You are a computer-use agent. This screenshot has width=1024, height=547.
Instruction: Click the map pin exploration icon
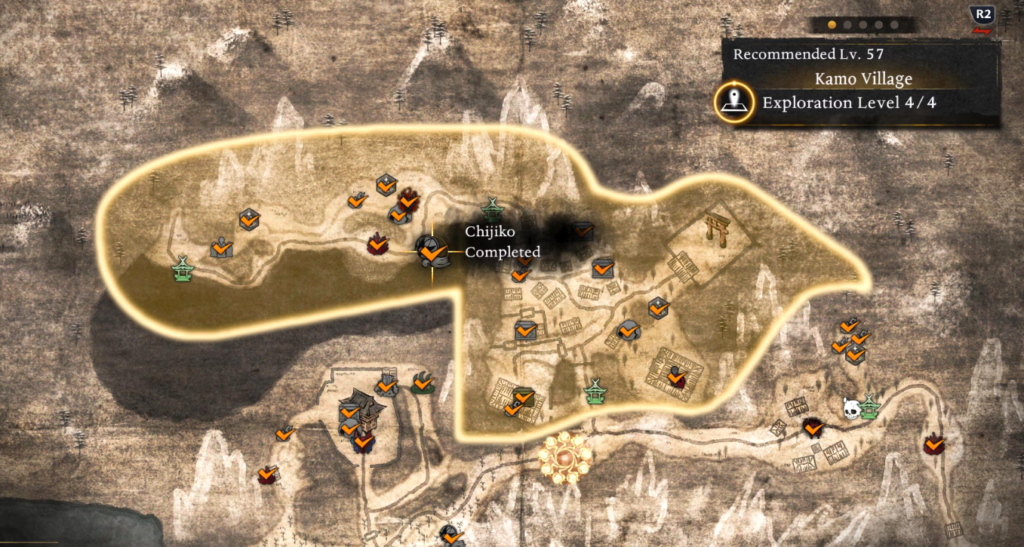point(735,101)
